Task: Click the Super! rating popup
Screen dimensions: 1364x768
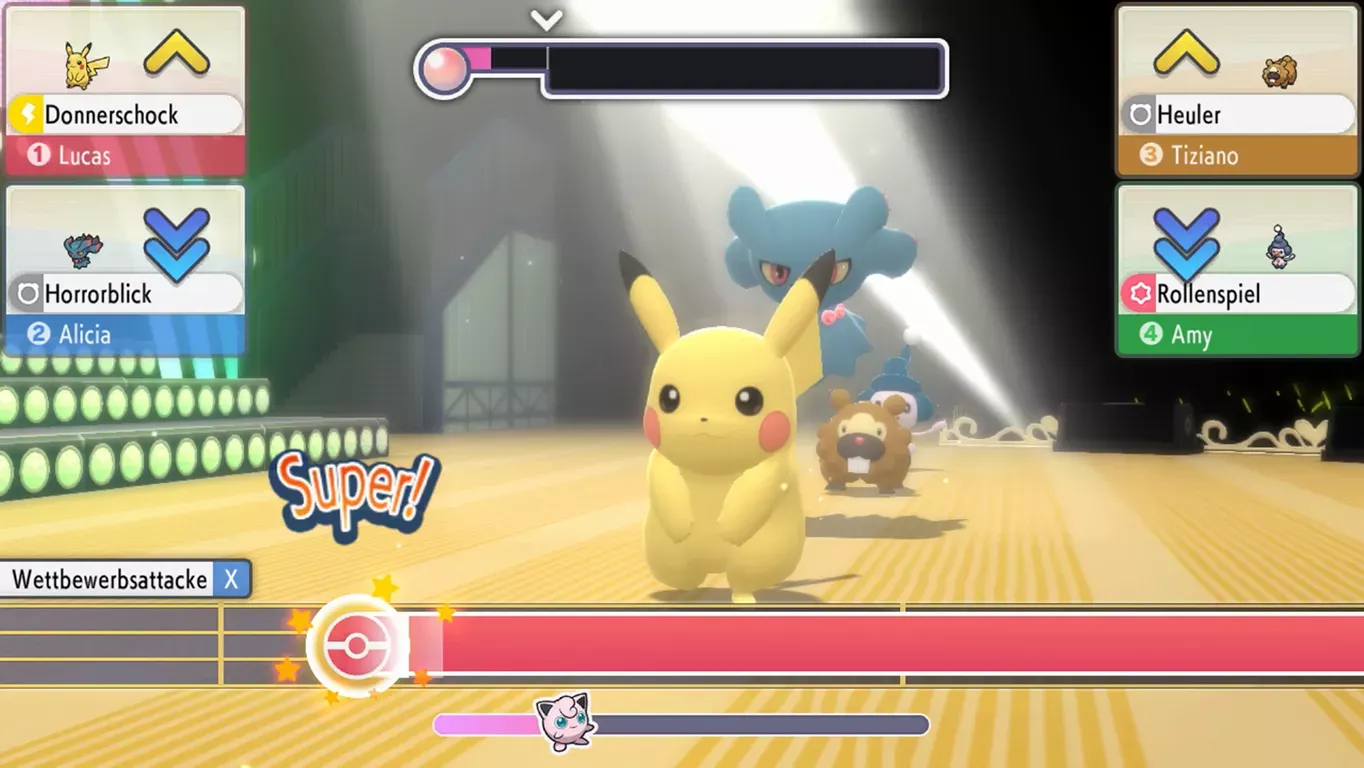Action: (x=356, y=491)
